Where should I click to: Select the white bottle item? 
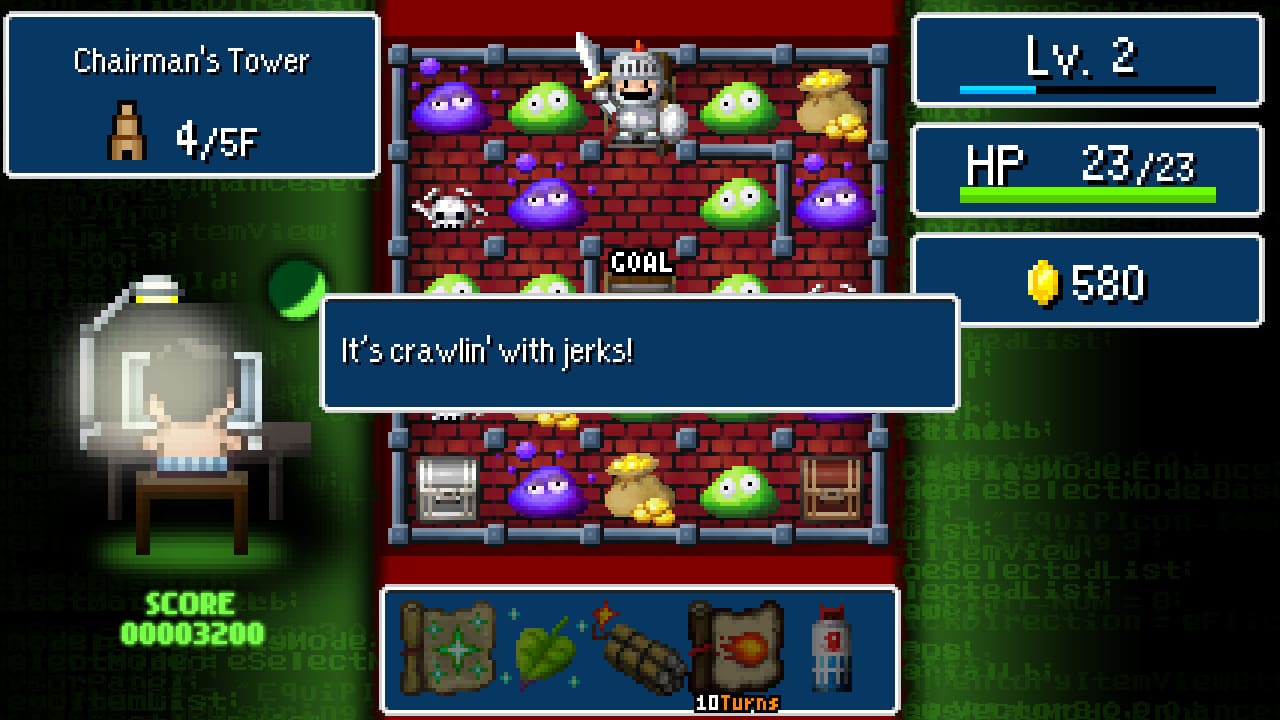831,647
